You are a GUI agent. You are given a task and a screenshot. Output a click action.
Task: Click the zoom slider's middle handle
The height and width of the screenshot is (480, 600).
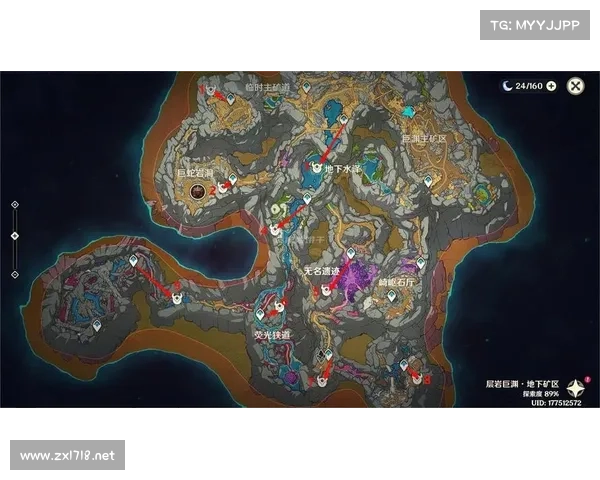tap(14, 236)
